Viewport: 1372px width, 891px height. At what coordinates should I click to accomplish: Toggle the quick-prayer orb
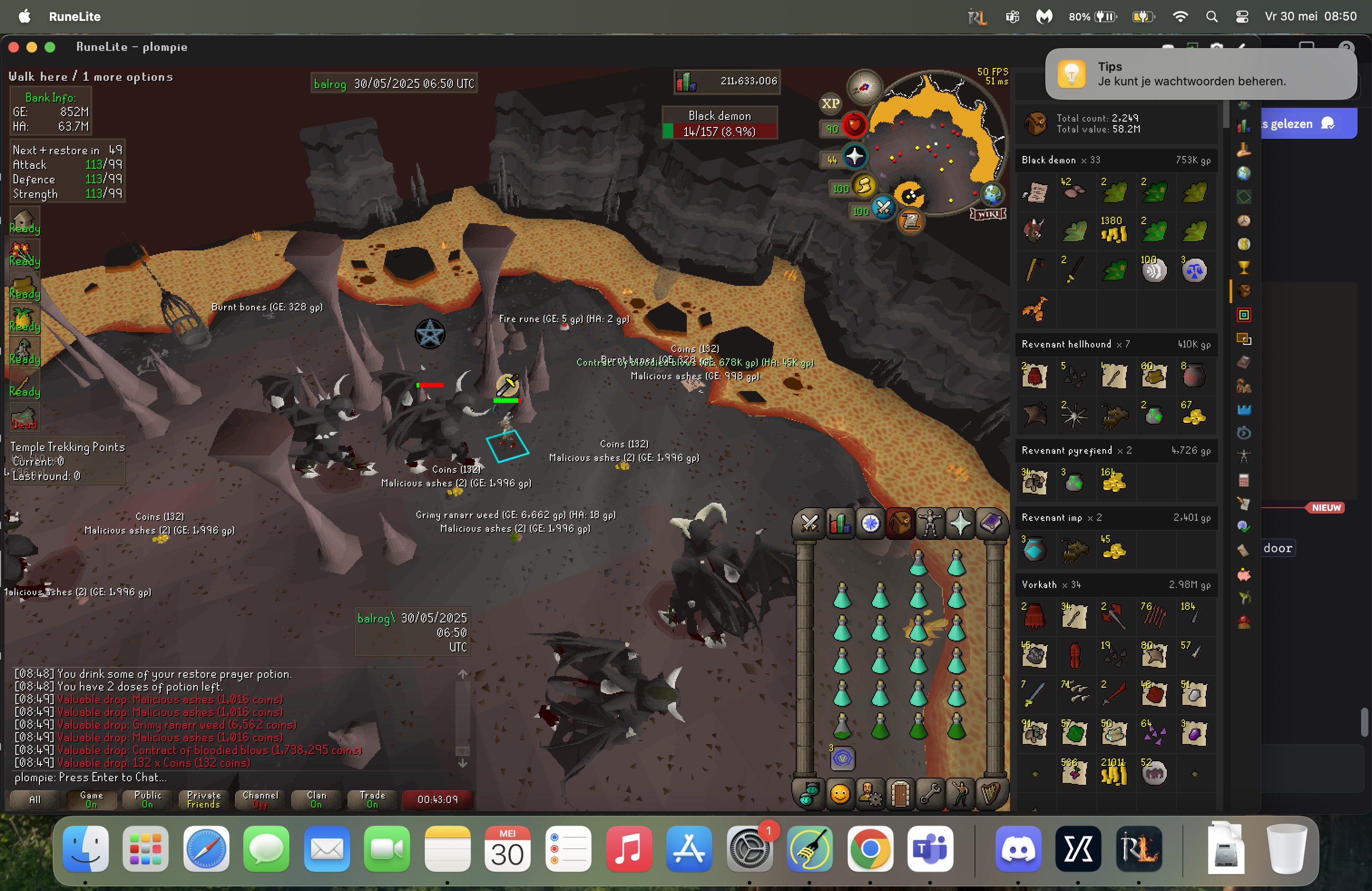point(854,156)
